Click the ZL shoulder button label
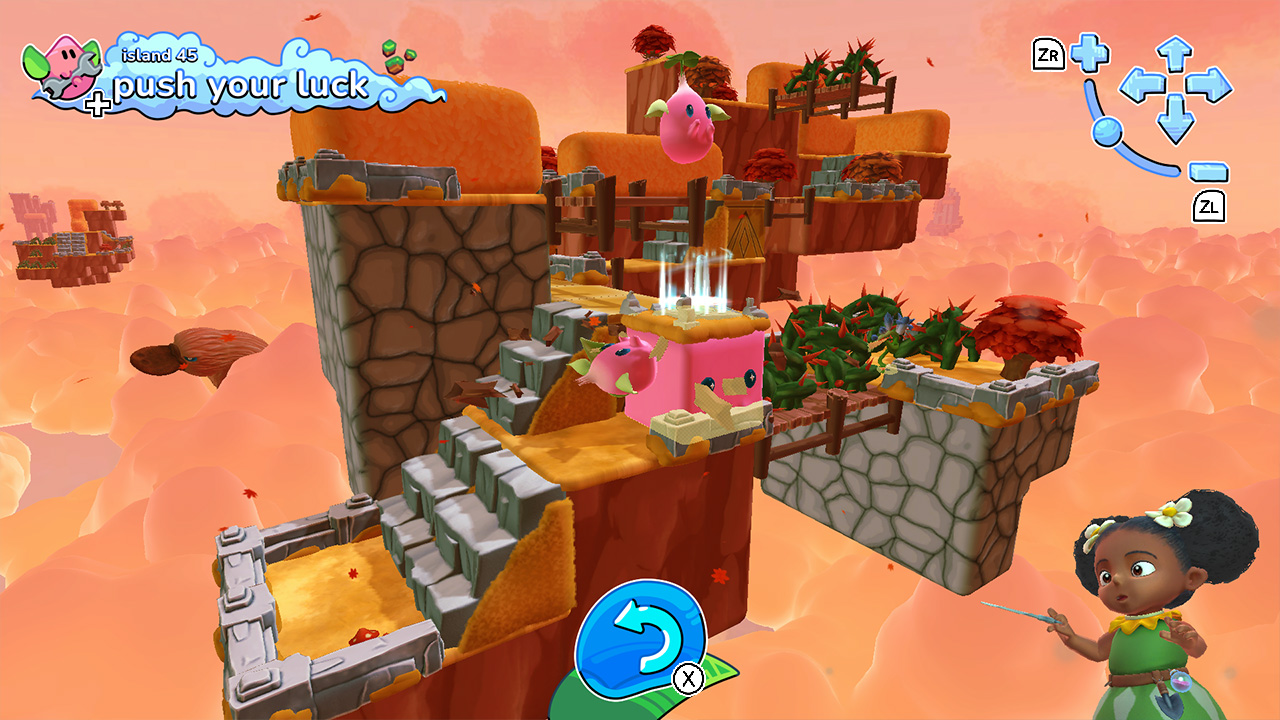This screenshot has height=720, width=1280. click(1211, 205)
